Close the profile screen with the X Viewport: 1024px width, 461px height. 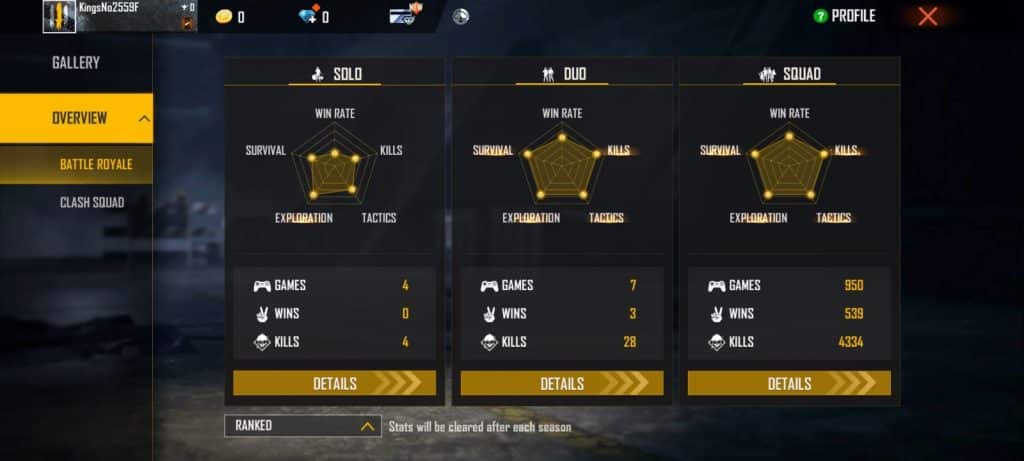click(928, 16)
